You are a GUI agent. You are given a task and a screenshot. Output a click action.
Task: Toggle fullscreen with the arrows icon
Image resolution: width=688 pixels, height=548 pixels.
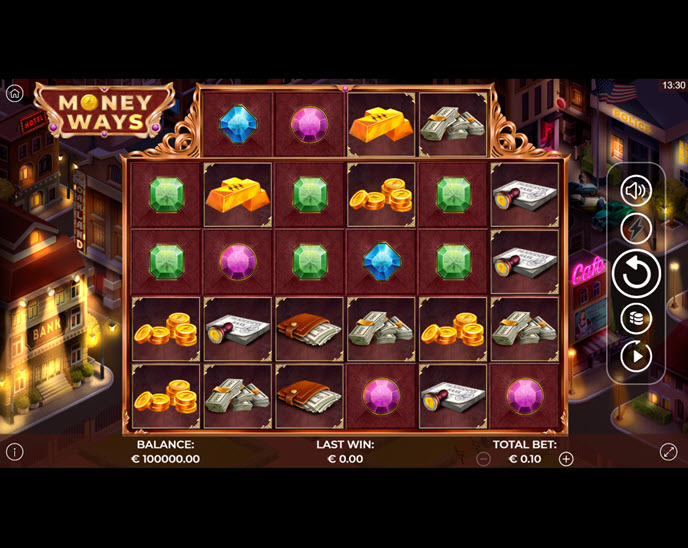669,452
